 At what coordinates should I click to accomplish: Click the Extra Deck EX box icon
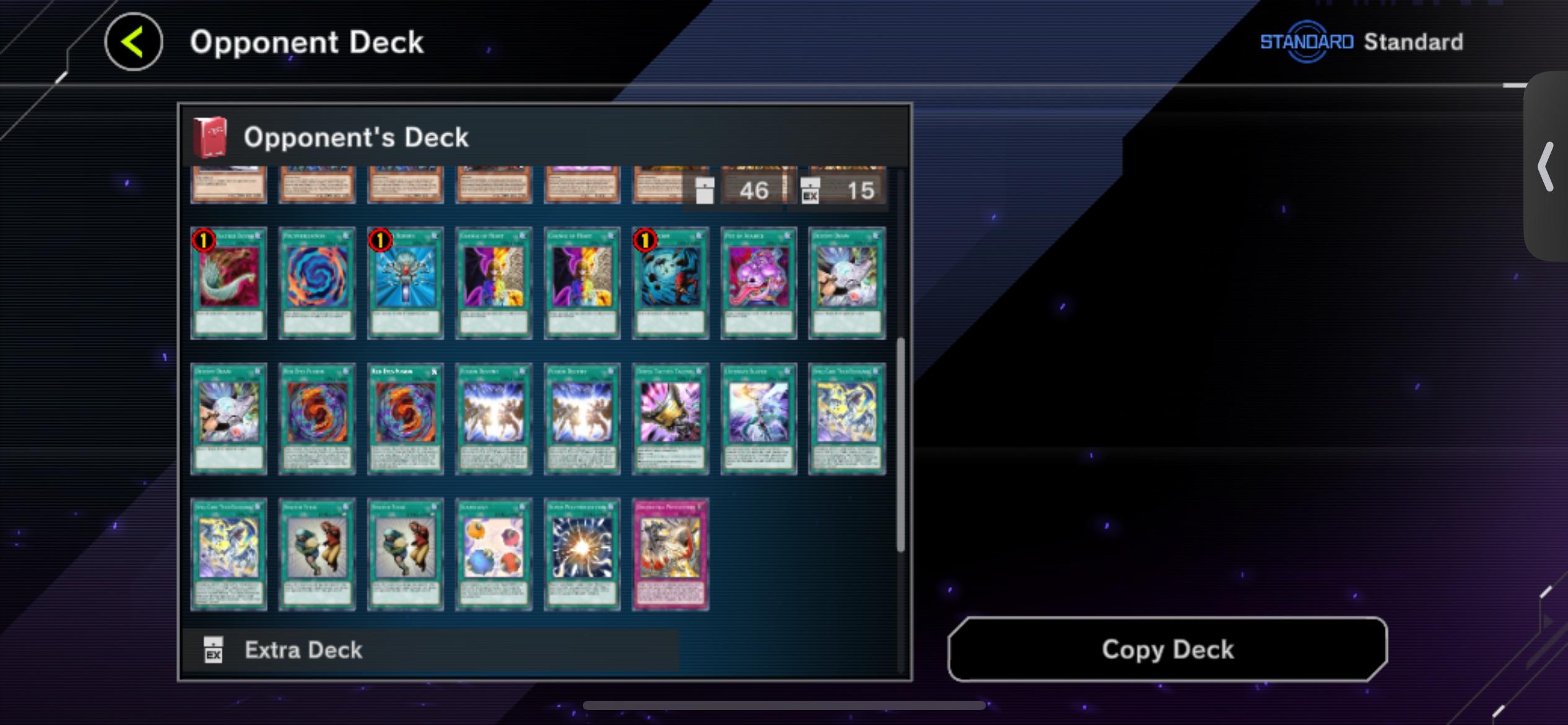(x=214, y=649)
